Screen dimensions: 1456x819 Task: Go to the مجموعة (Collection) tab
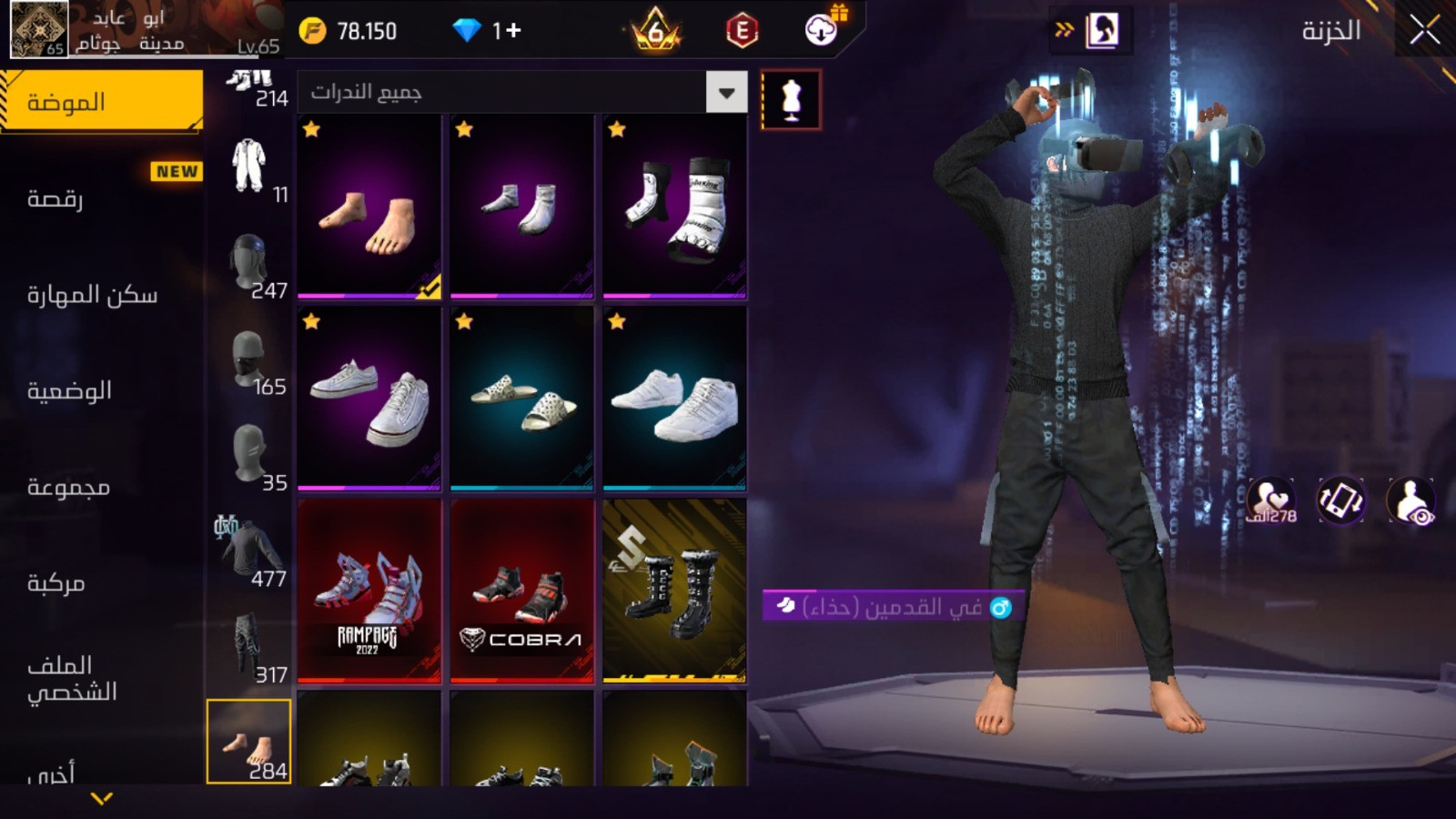[68, 487]
